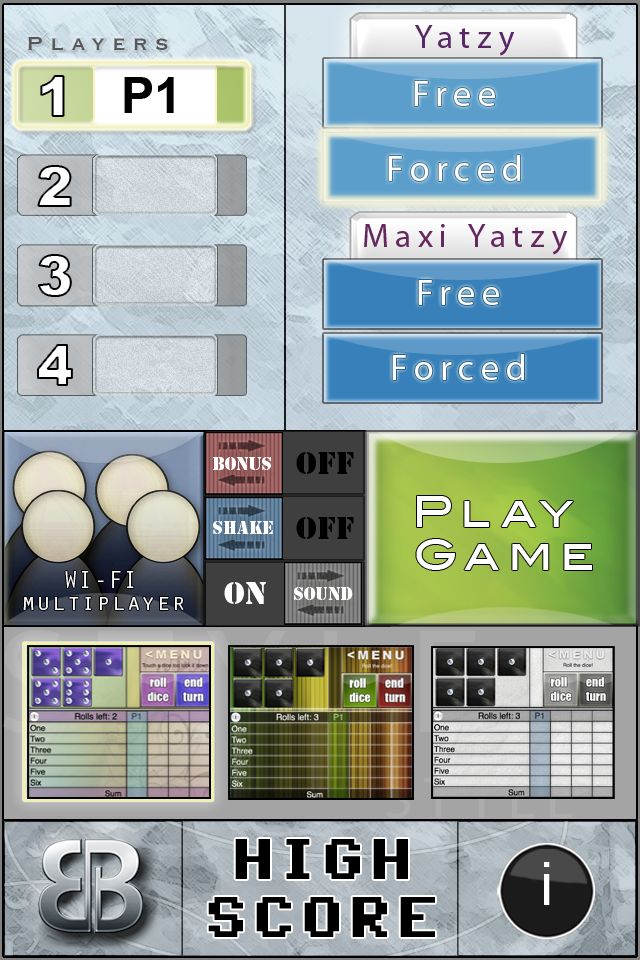Screen dimensions: 640x960
Task: Select Maxi Yatzy Free mode
Action: [x=461, y=294]
